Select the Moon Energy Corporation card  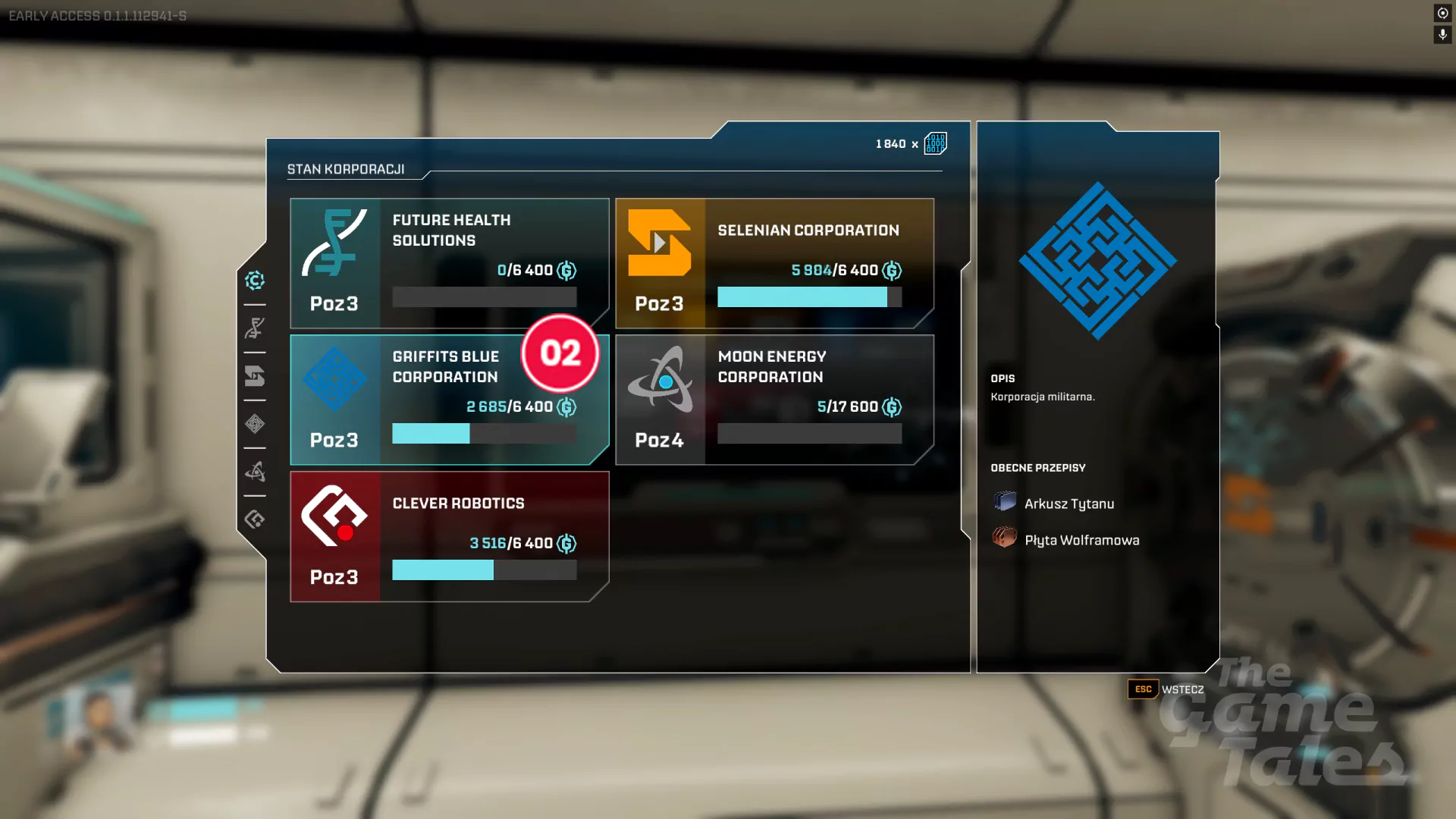click(x=774, y=400)
